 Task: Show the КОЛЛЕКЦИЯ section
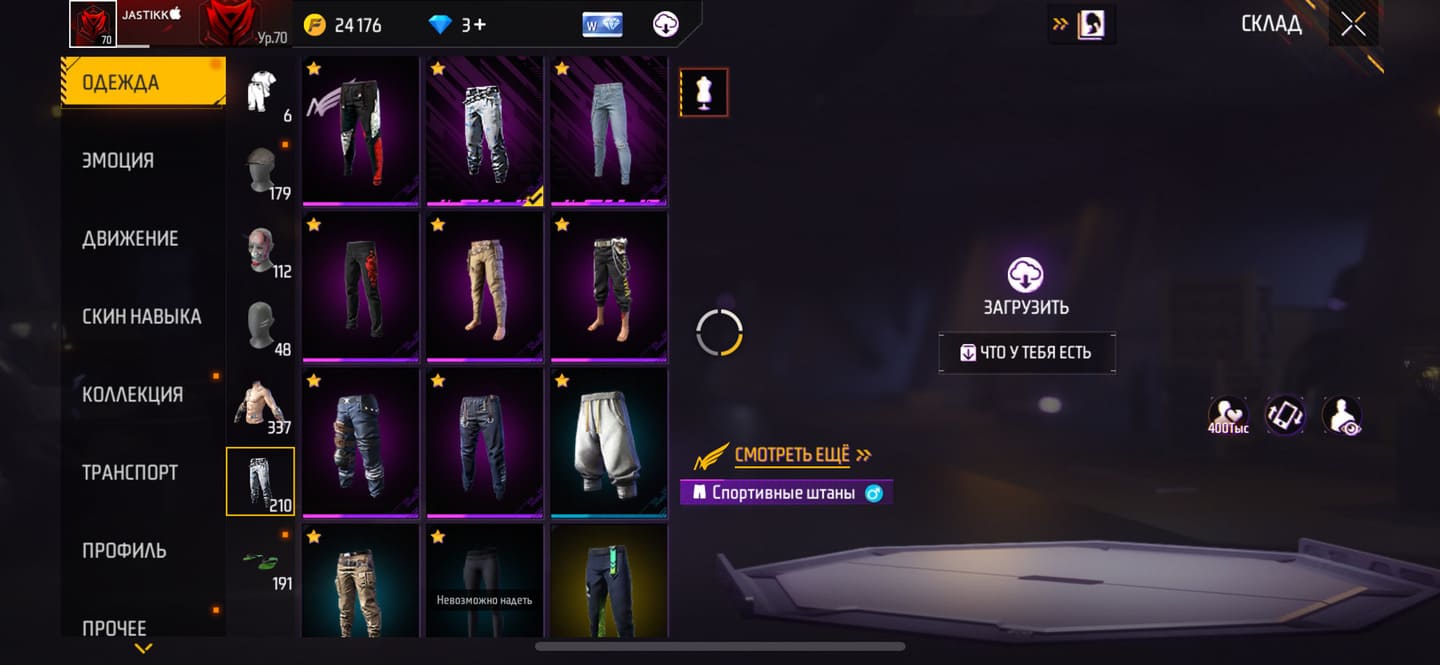tap(132, 394)
